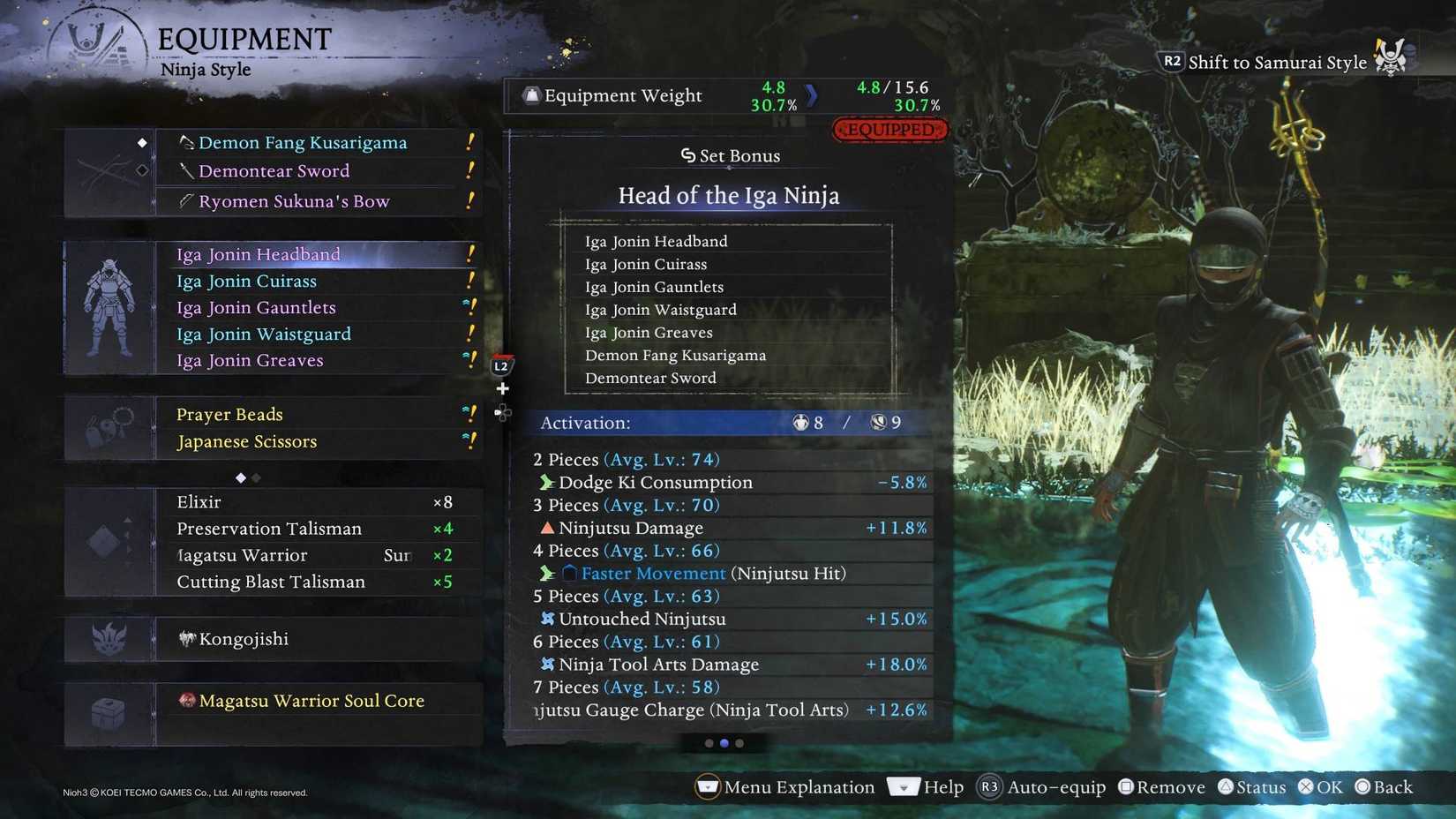Open the Status screen
This screenshot has width=1456, height=819.
coord(1252,786)
